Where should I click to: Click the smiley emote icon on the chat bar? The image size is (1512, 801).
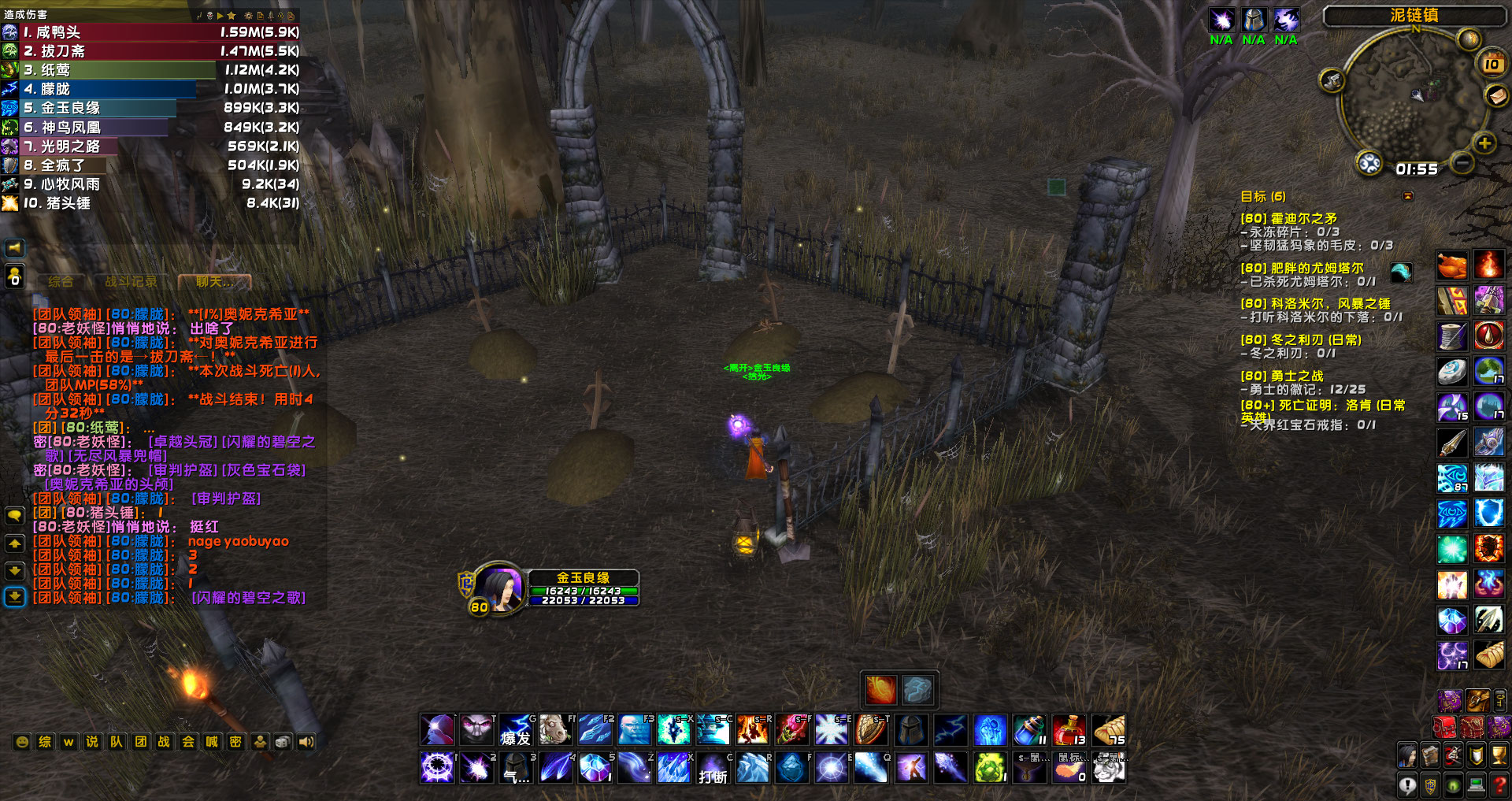[x=22, y=741]
